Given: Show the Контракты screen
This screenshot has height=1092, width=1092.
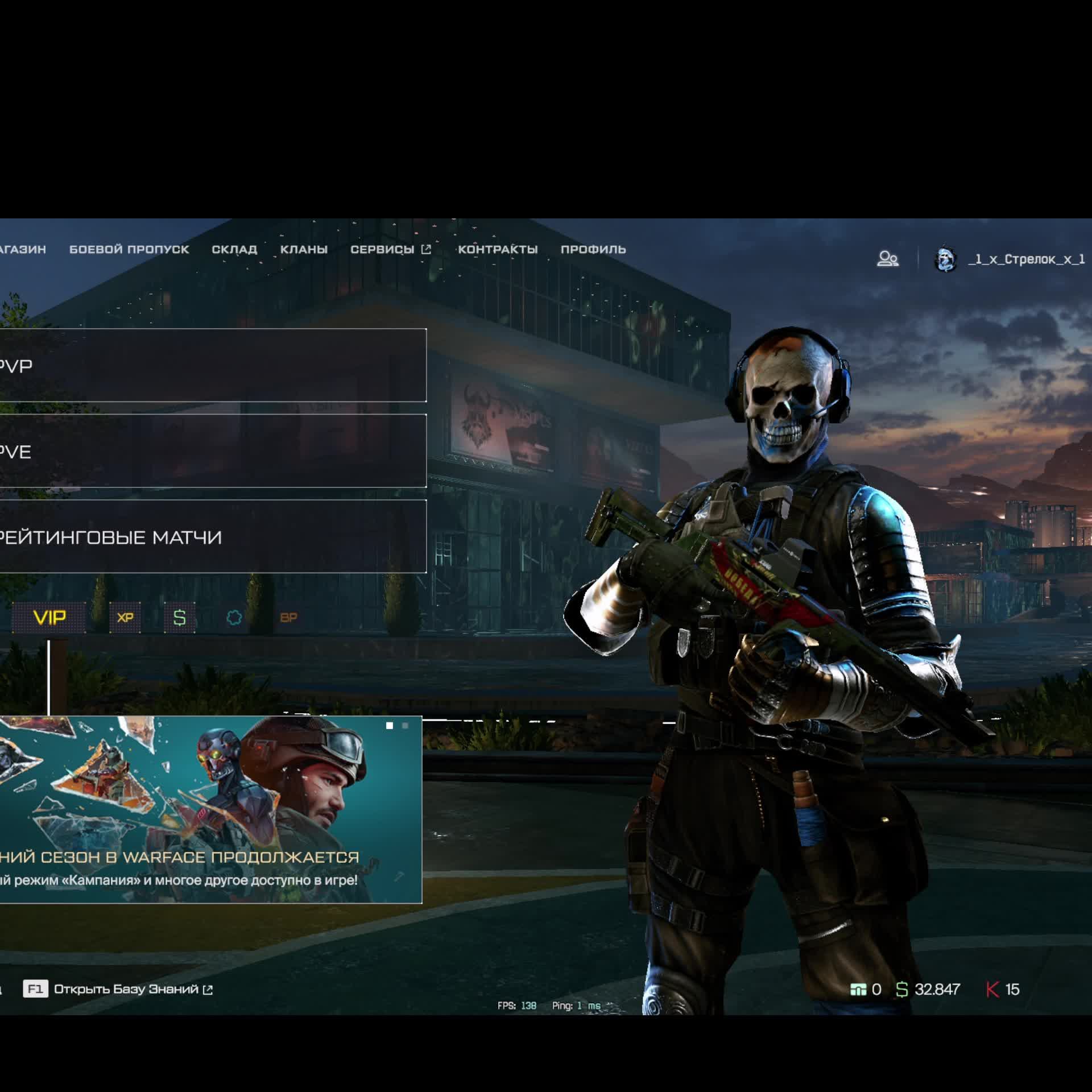Looking at the screenshot, I should coord(498,249).
